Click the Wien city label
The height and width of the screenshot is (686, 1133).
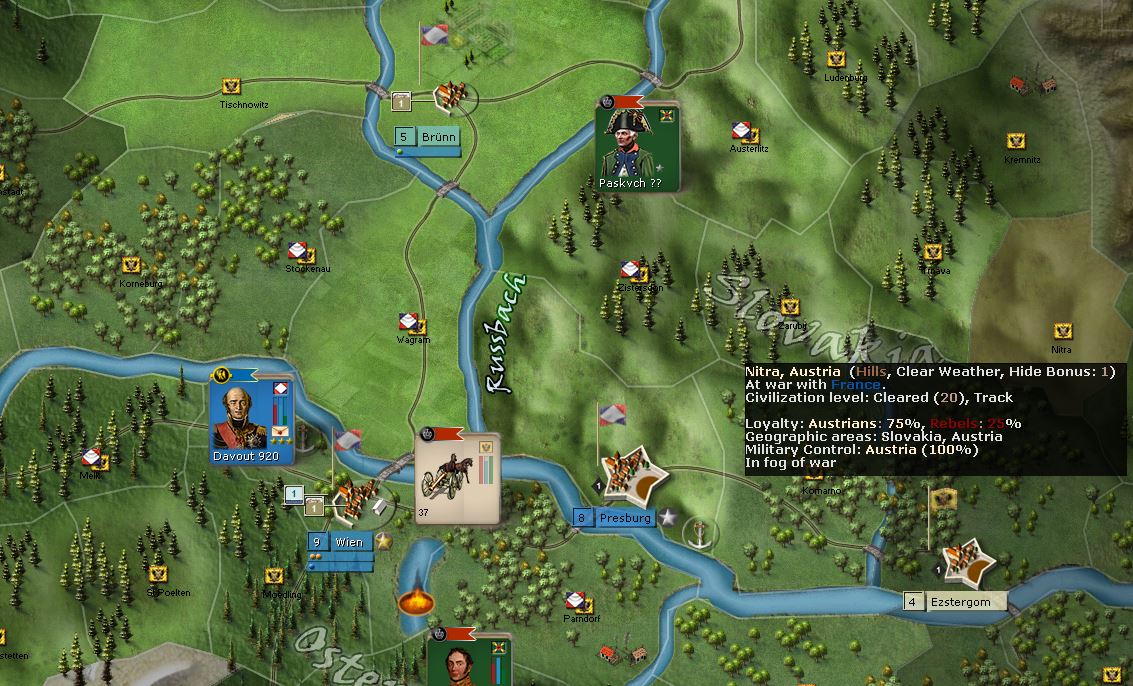point(349,542)
